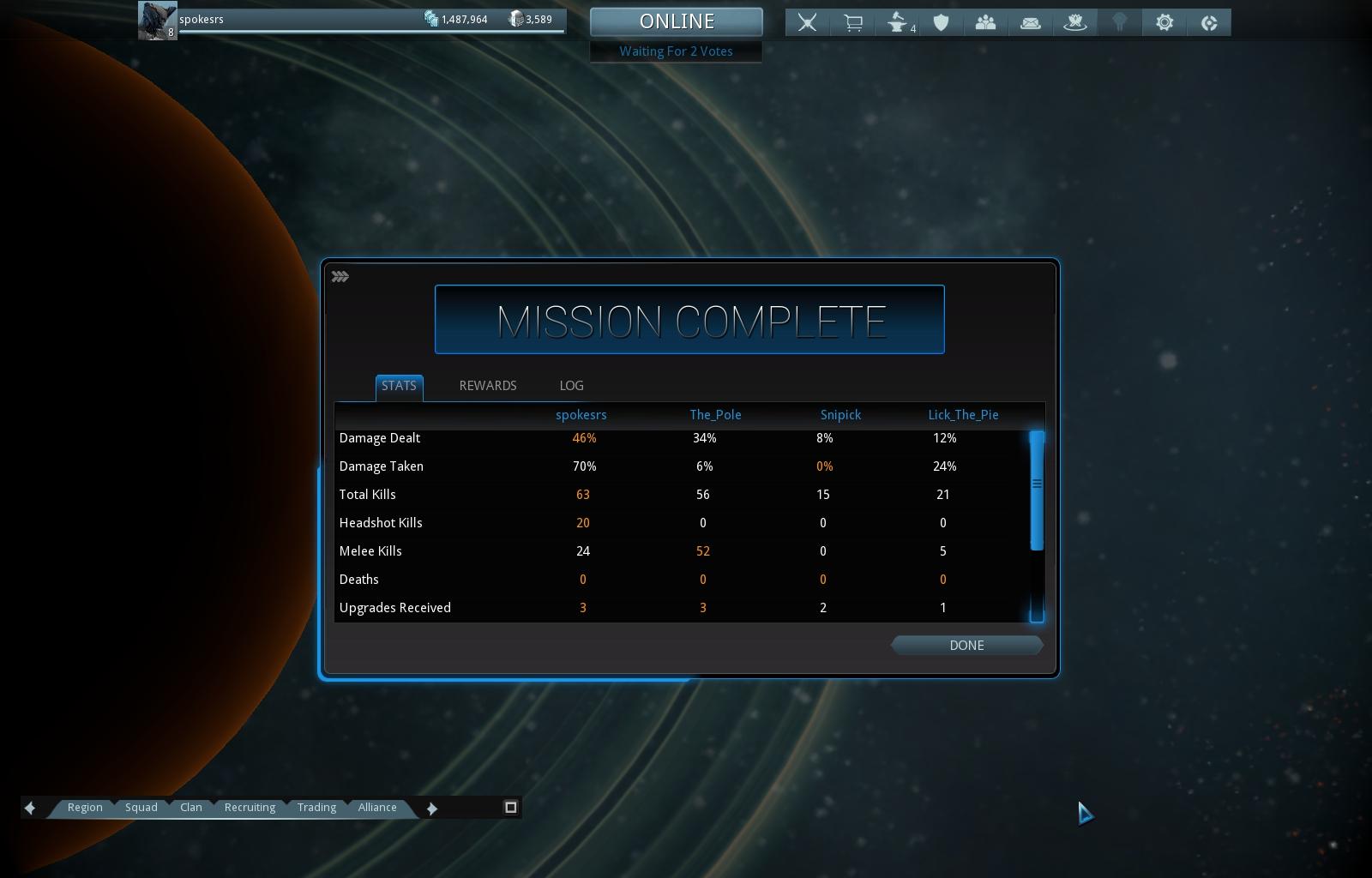
Task: Open the Alliance chat tab
Action: [x=377, y=808]
